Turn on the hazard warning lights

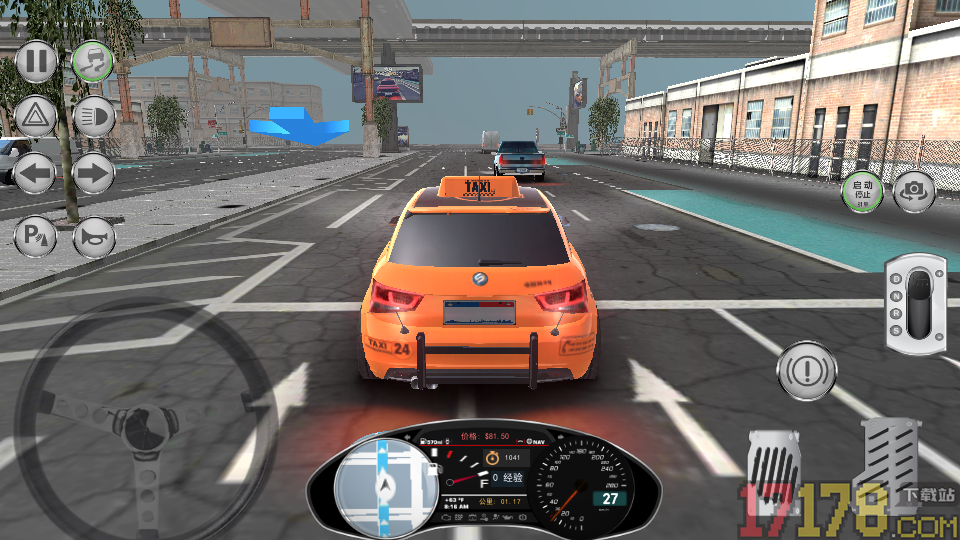[x=36, y=117]
